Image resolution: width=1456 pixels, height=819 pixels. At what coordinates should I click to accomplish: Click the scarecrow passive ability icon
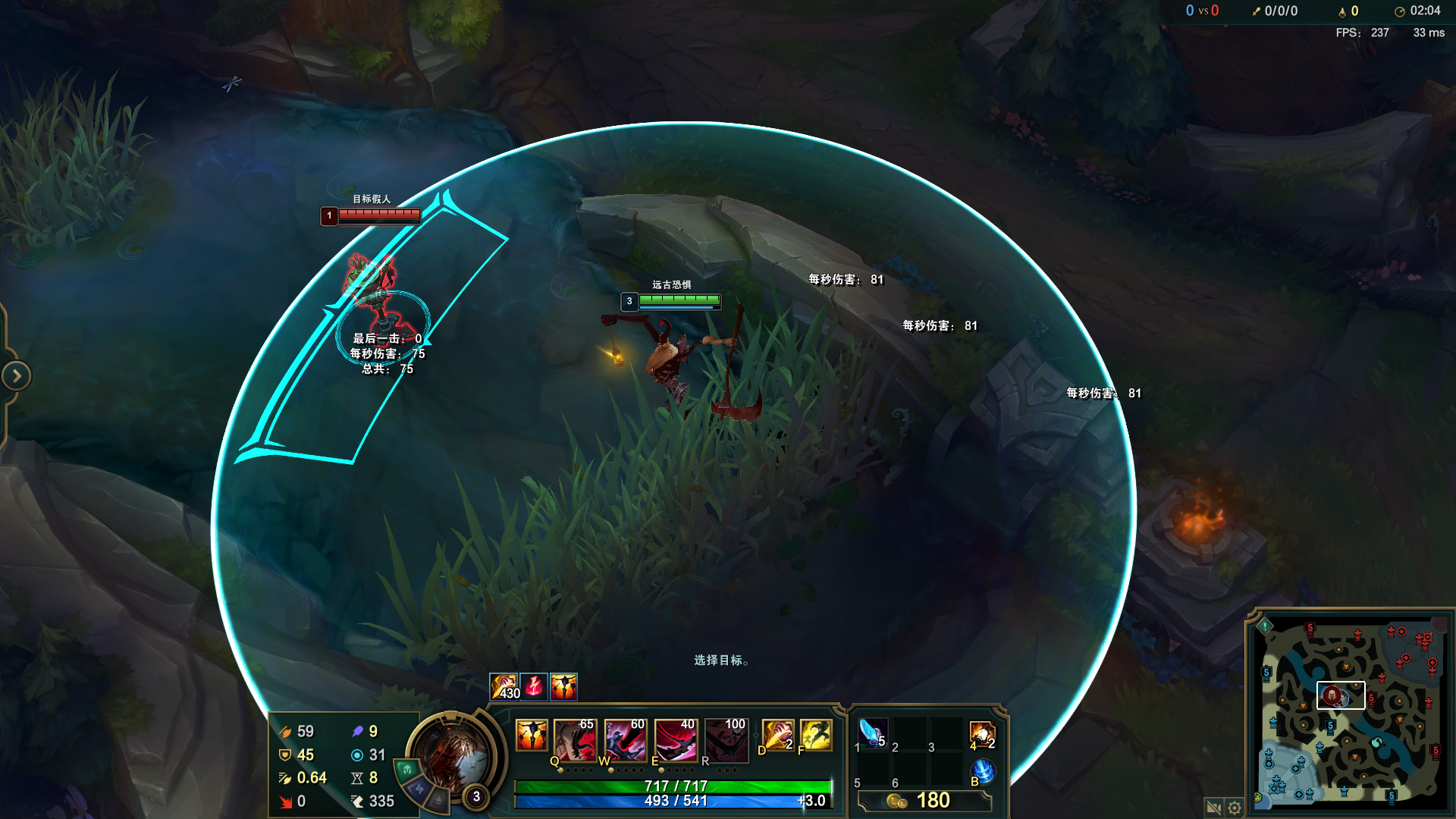531,736
